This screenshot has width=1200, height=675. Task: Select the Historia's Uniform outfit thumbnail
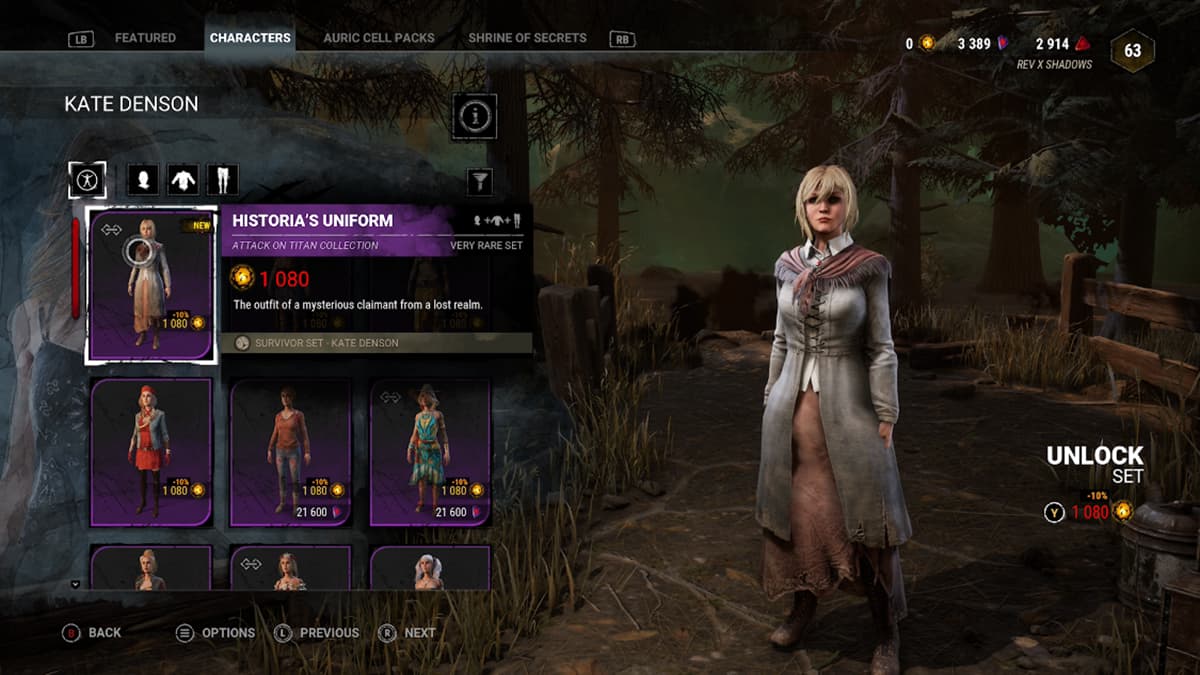click(x=151, y=284)
